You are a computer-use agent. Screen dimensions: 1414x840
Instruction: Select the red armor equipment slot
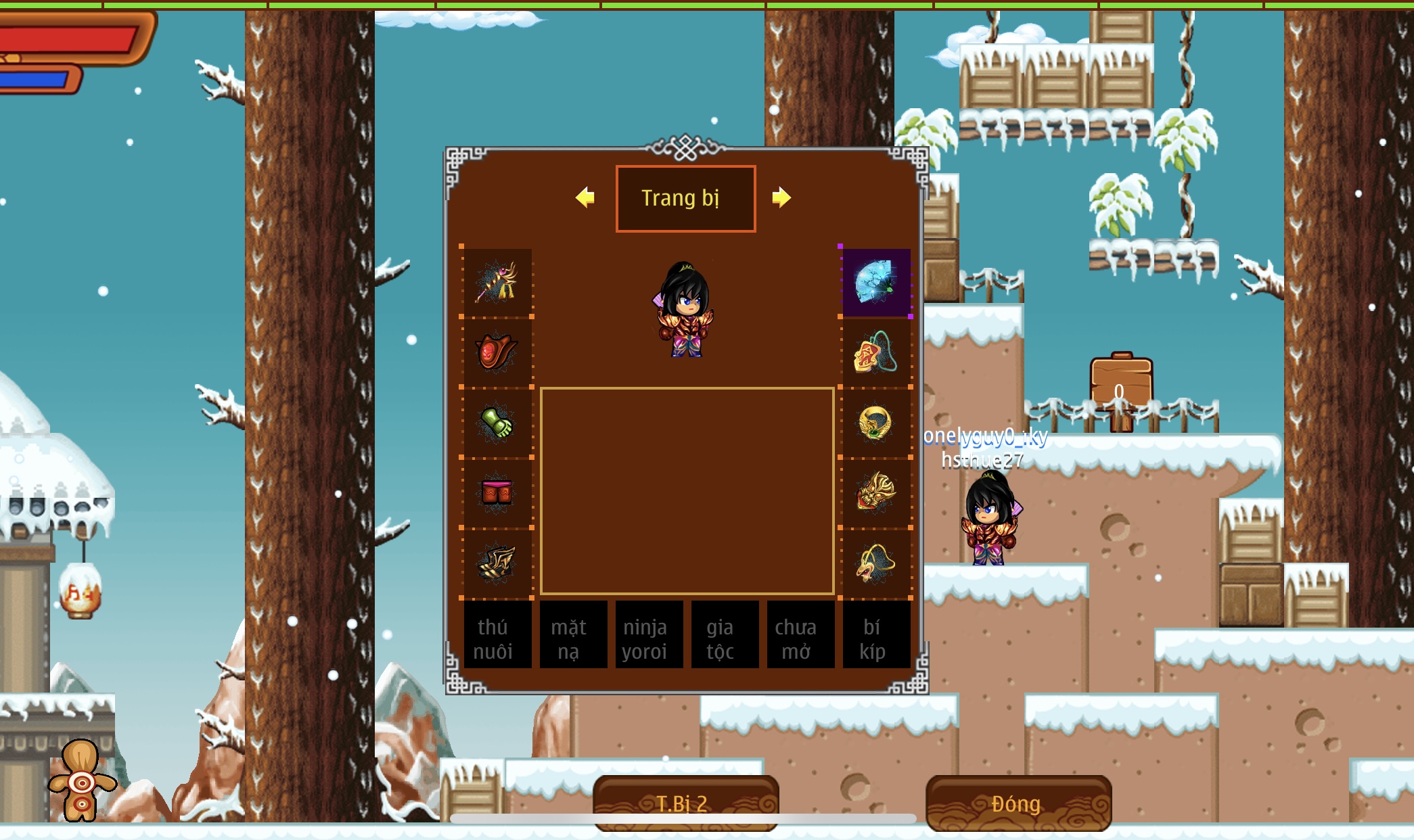point(497,352)
